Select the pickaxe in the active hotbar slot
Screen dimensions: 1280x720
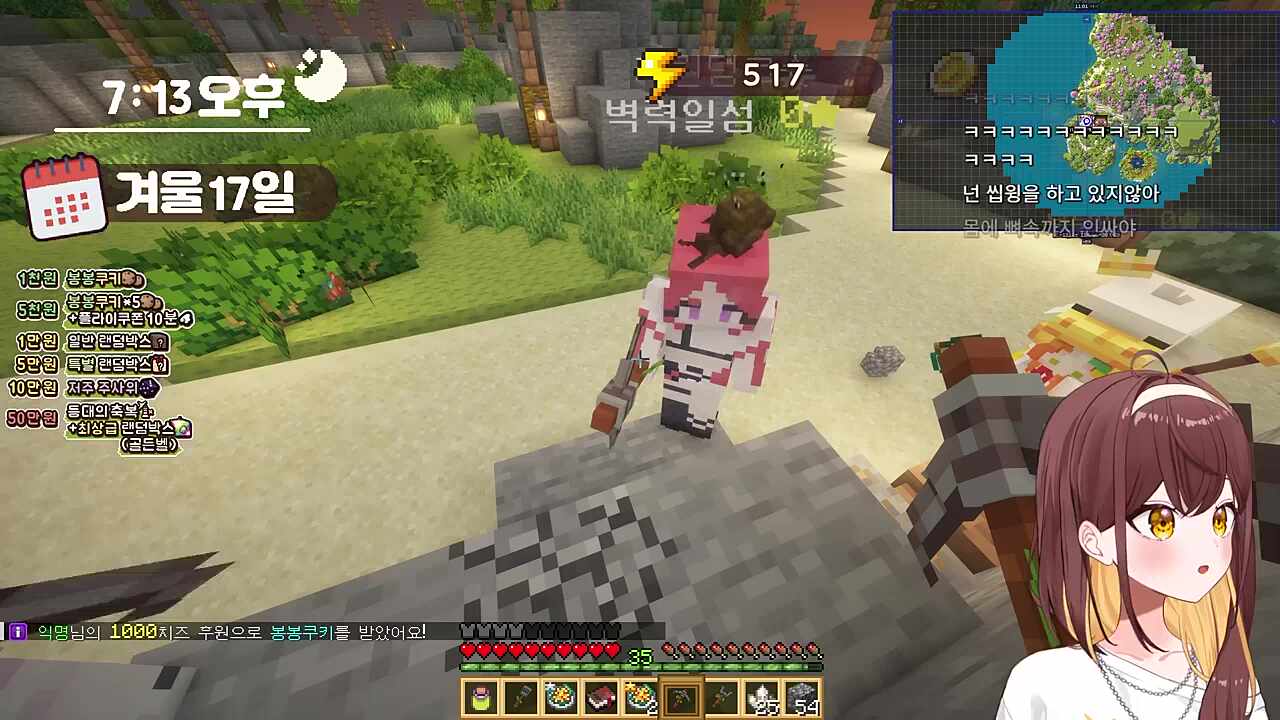click(682, 698)
